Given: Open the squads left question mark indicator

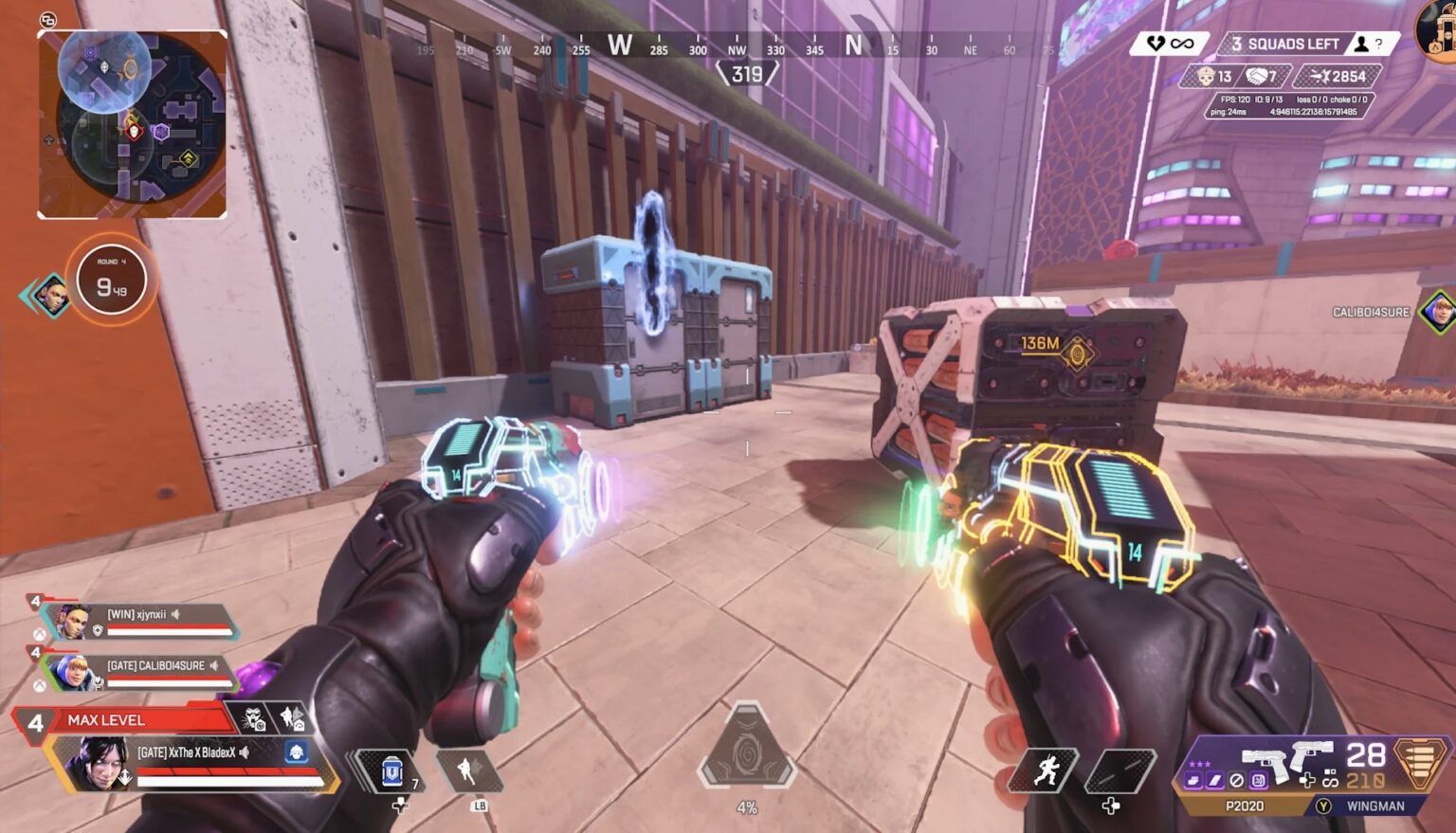Looking at the screenshot, I should click(x=1379, y=44).
